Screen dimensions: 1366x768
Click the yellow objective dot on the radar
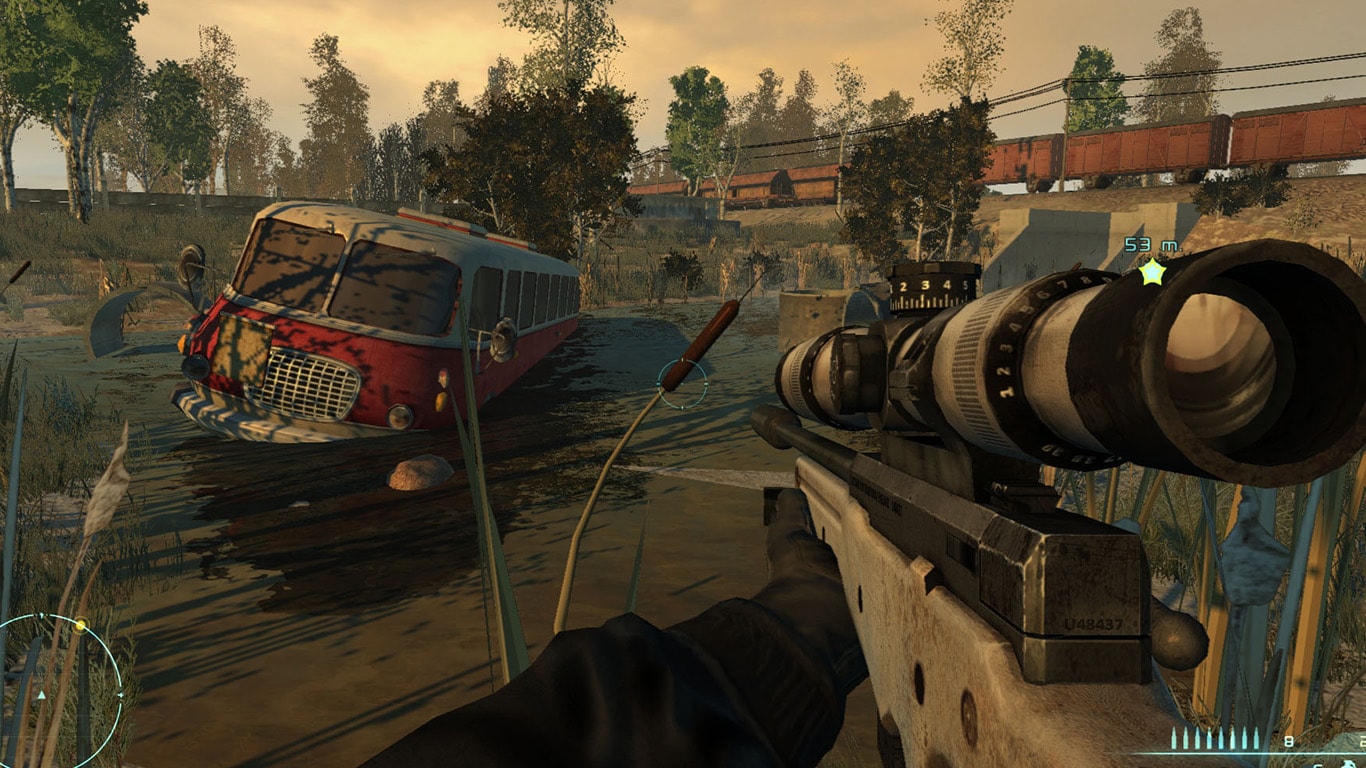[80, 626]
